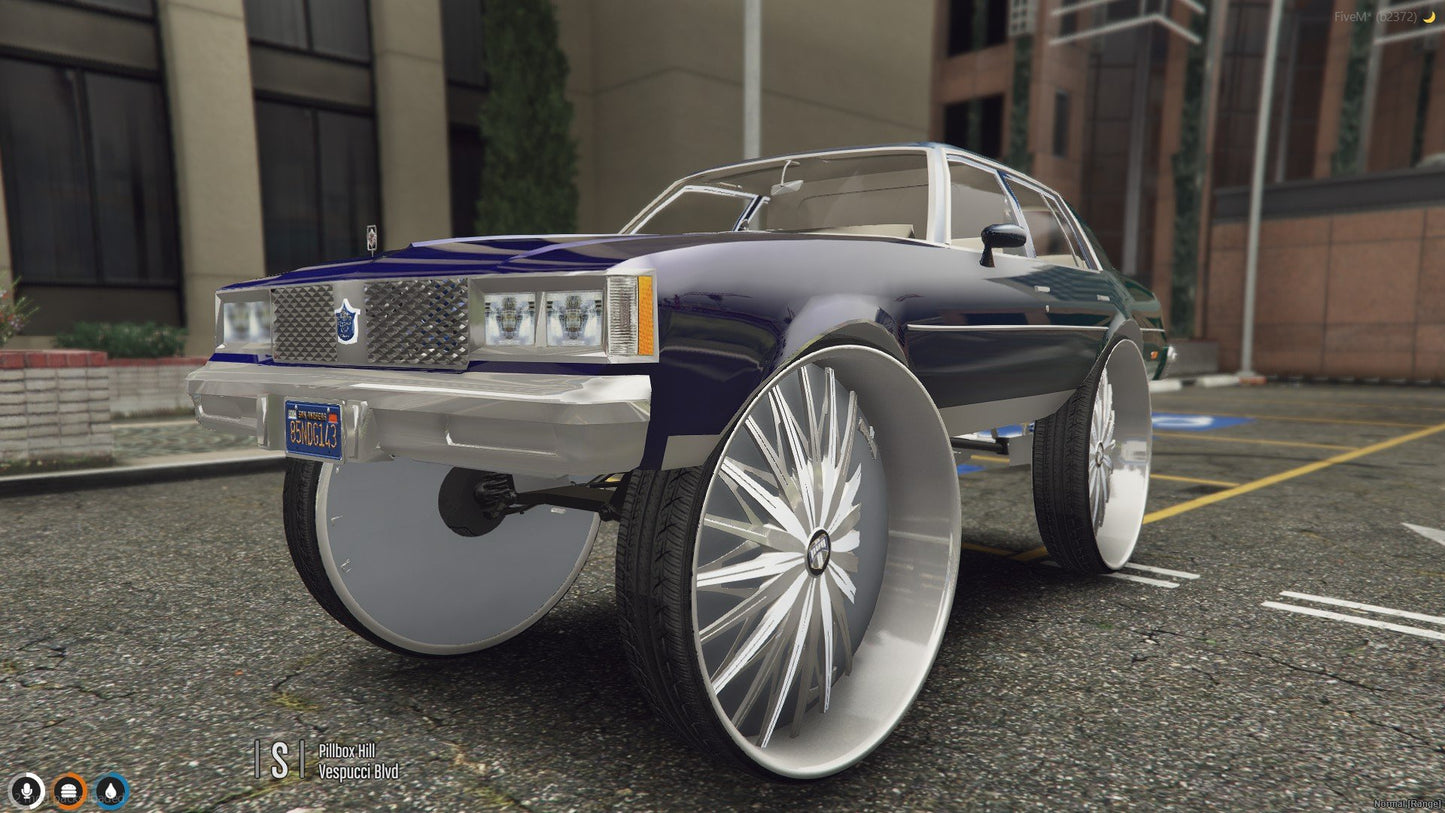Viewport: 1445px width, 813px height.
Task: Mute the microphone by clicking its icon
Action: click(x=28, y=789)
